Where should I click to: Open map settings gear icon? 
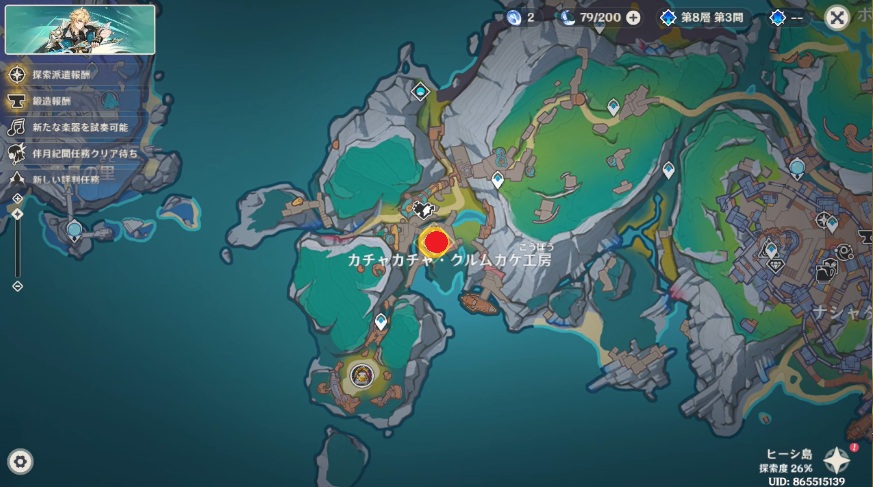coord(20,461)
